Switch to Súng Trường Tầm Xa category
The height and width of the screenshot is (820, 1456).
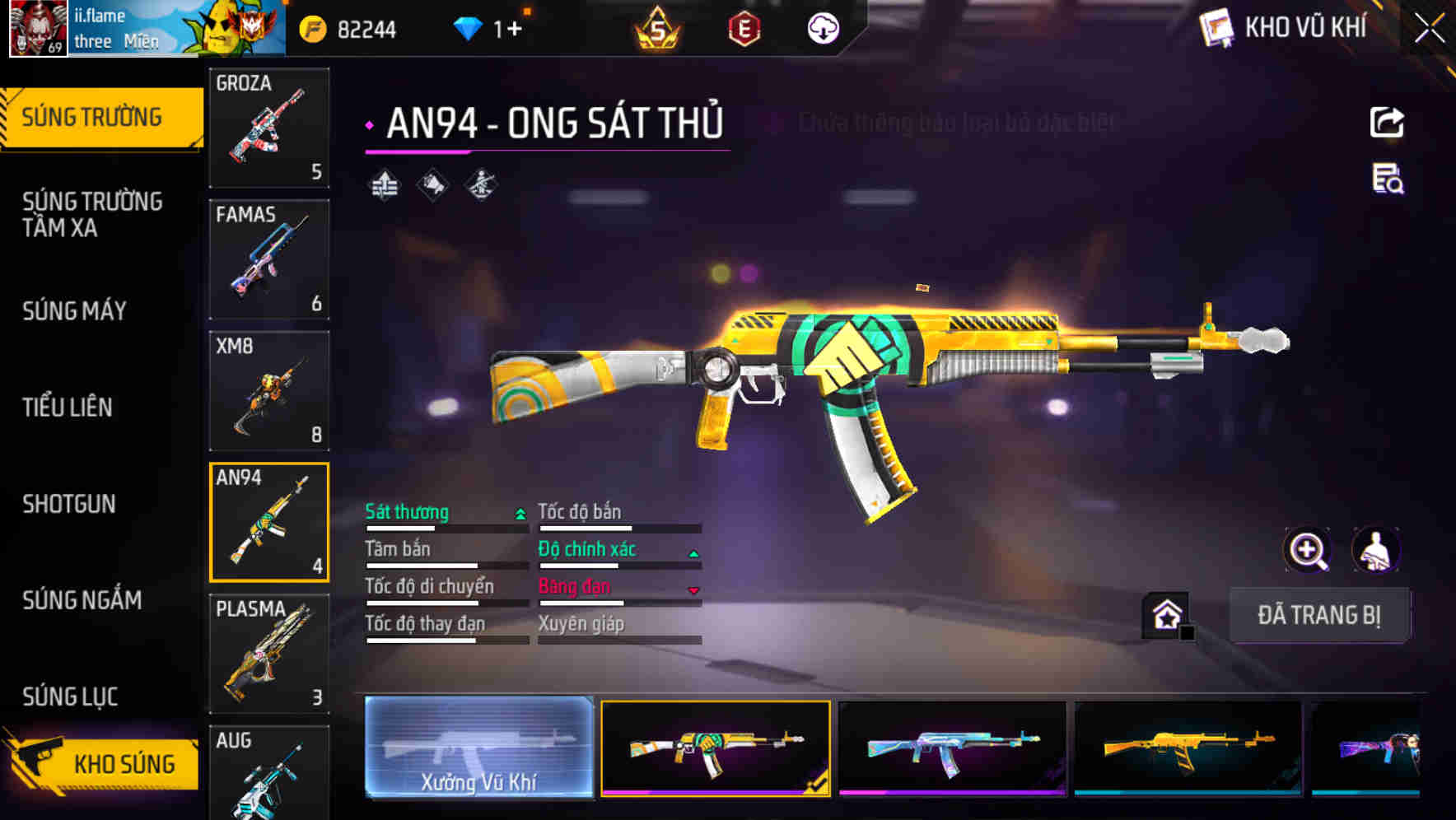click(92, 214)
